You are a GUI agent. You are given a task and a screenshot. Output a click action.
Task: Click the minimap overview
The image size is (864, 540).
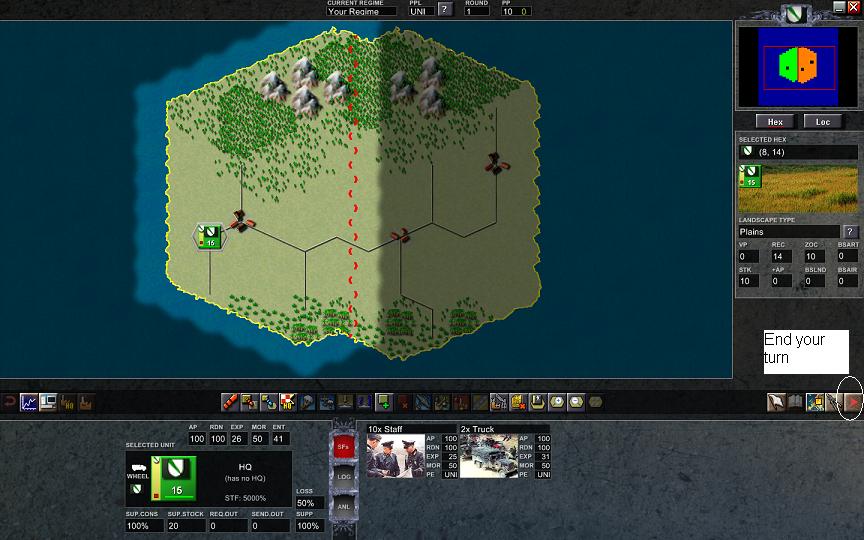point(797,66)
